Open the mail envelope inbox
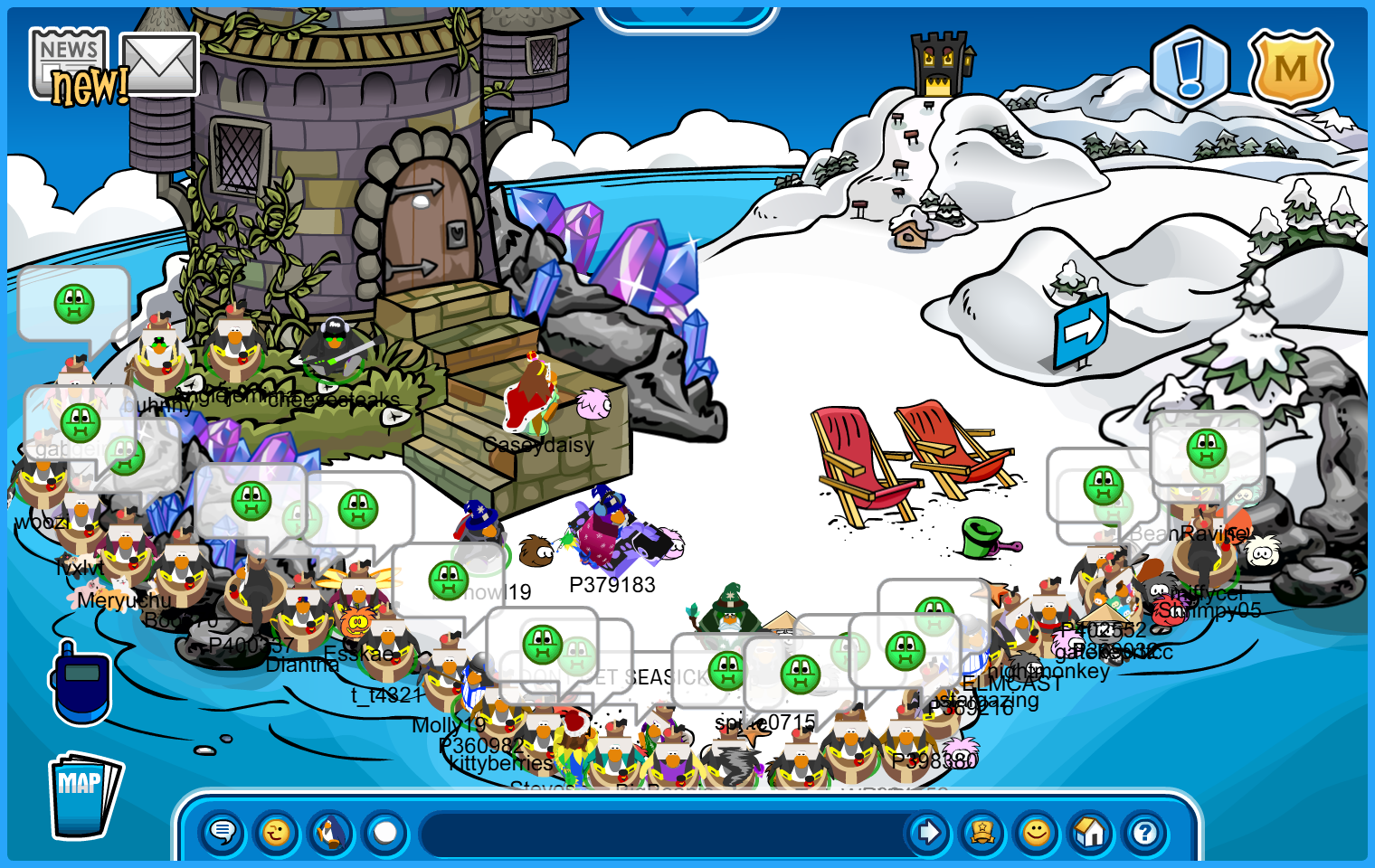 click(159, 63)
